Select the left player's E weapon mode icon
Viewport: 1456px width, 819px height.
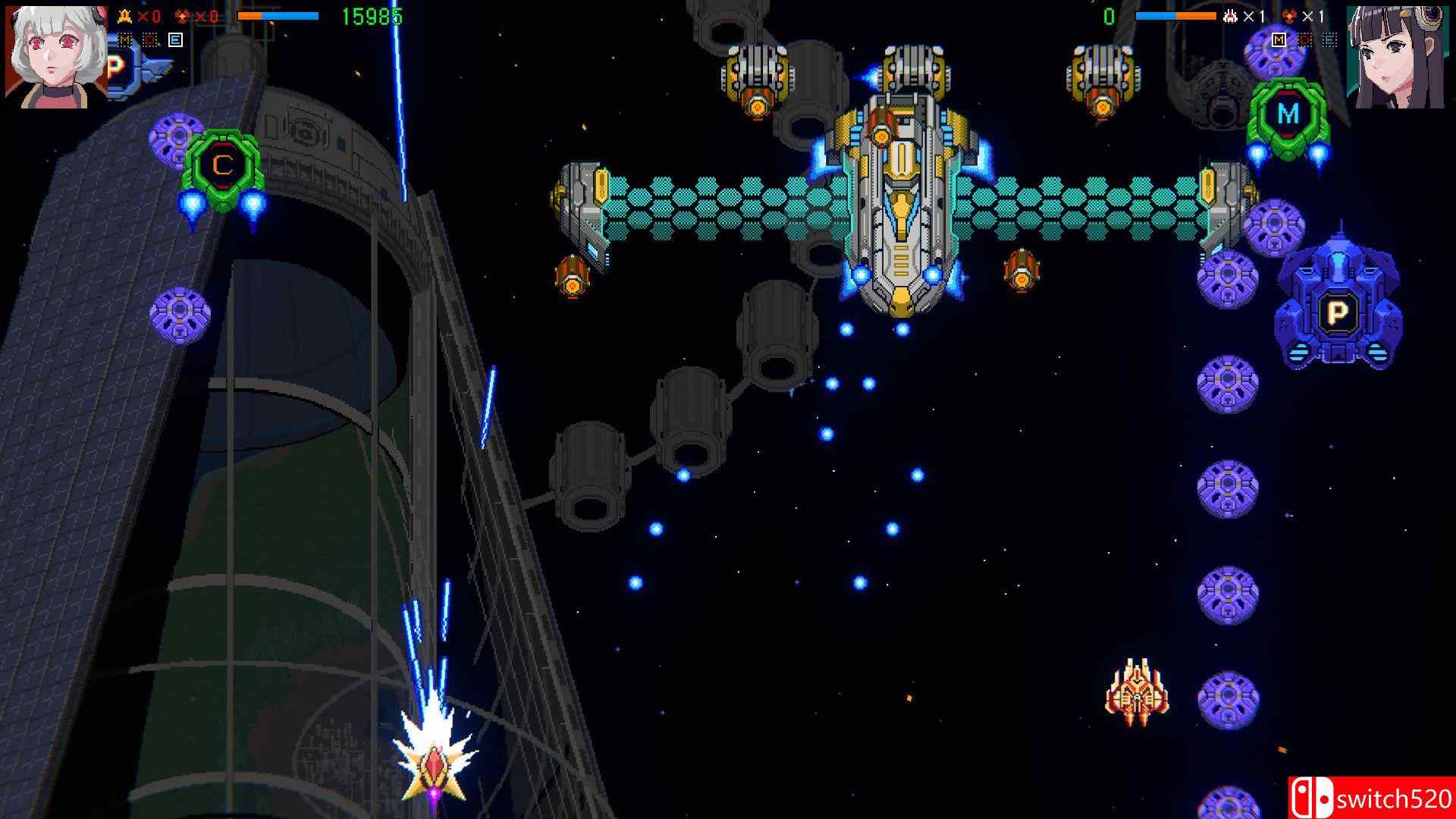click(x=174, y=40)
